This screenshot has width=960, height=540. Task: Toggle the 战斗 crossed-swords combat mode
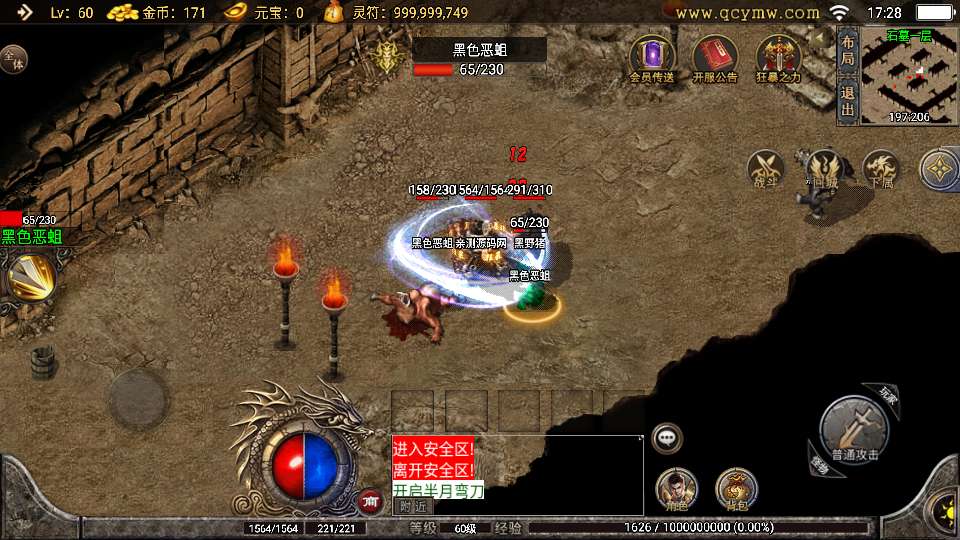[767, 169]
